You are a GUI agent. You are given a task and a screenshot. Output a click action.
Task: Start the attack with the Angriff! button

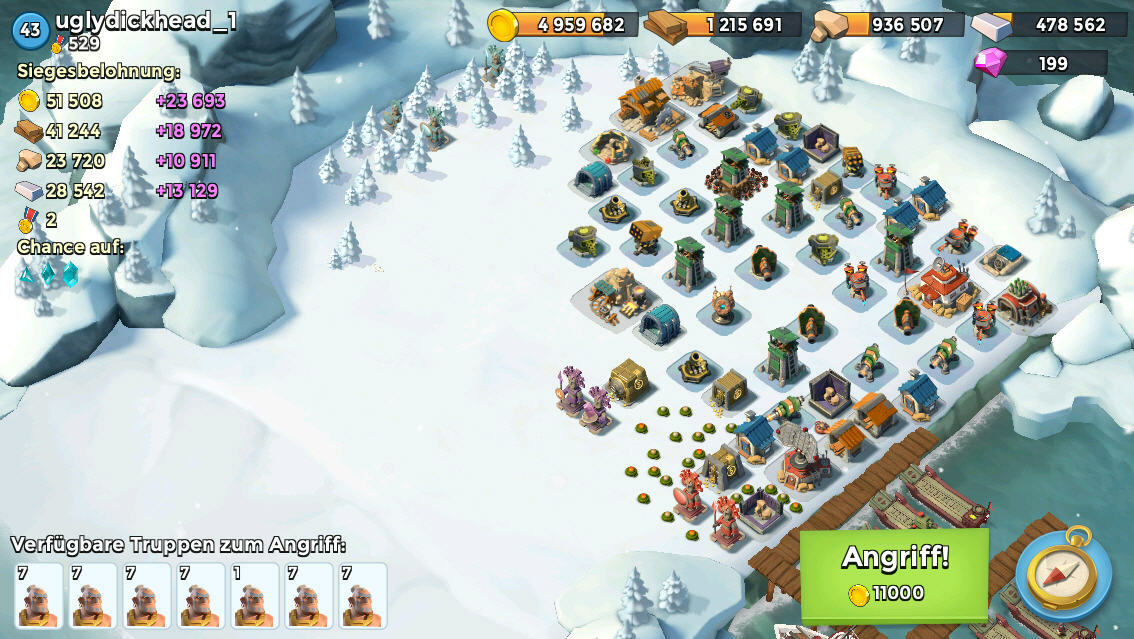[894, 574]
